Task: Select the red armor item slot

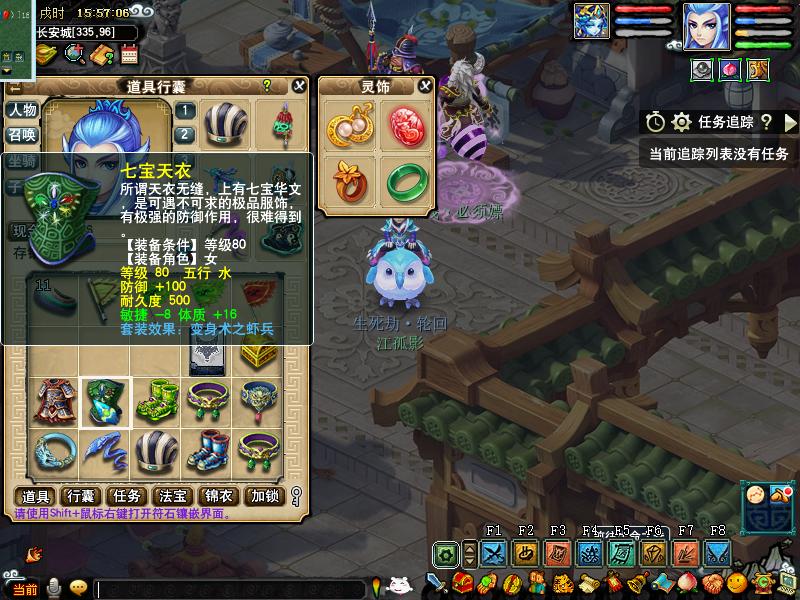Action: tap(53, 403)
